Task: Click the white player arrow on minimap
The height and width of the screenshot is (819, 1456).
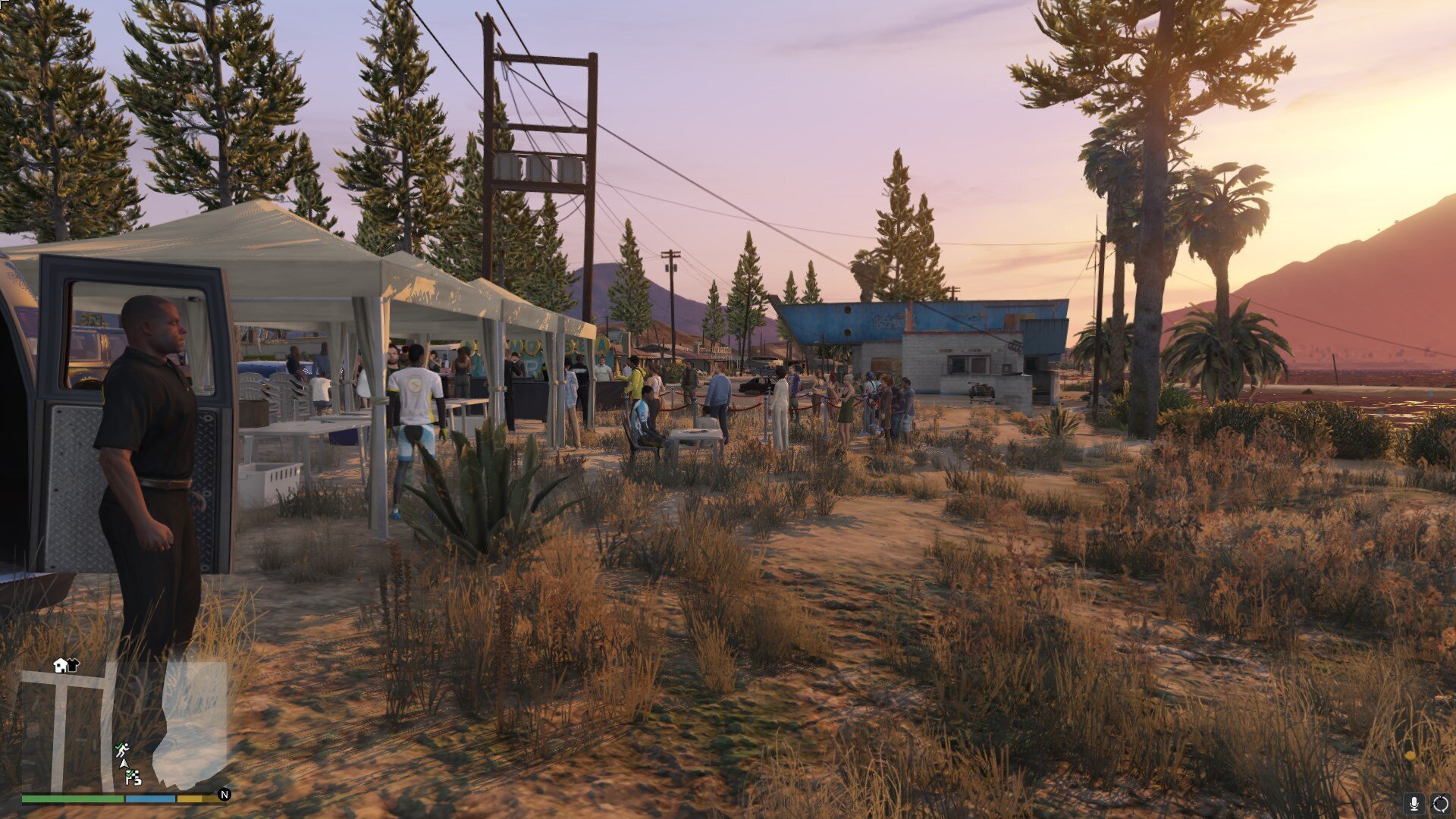Action: [124, 764]
